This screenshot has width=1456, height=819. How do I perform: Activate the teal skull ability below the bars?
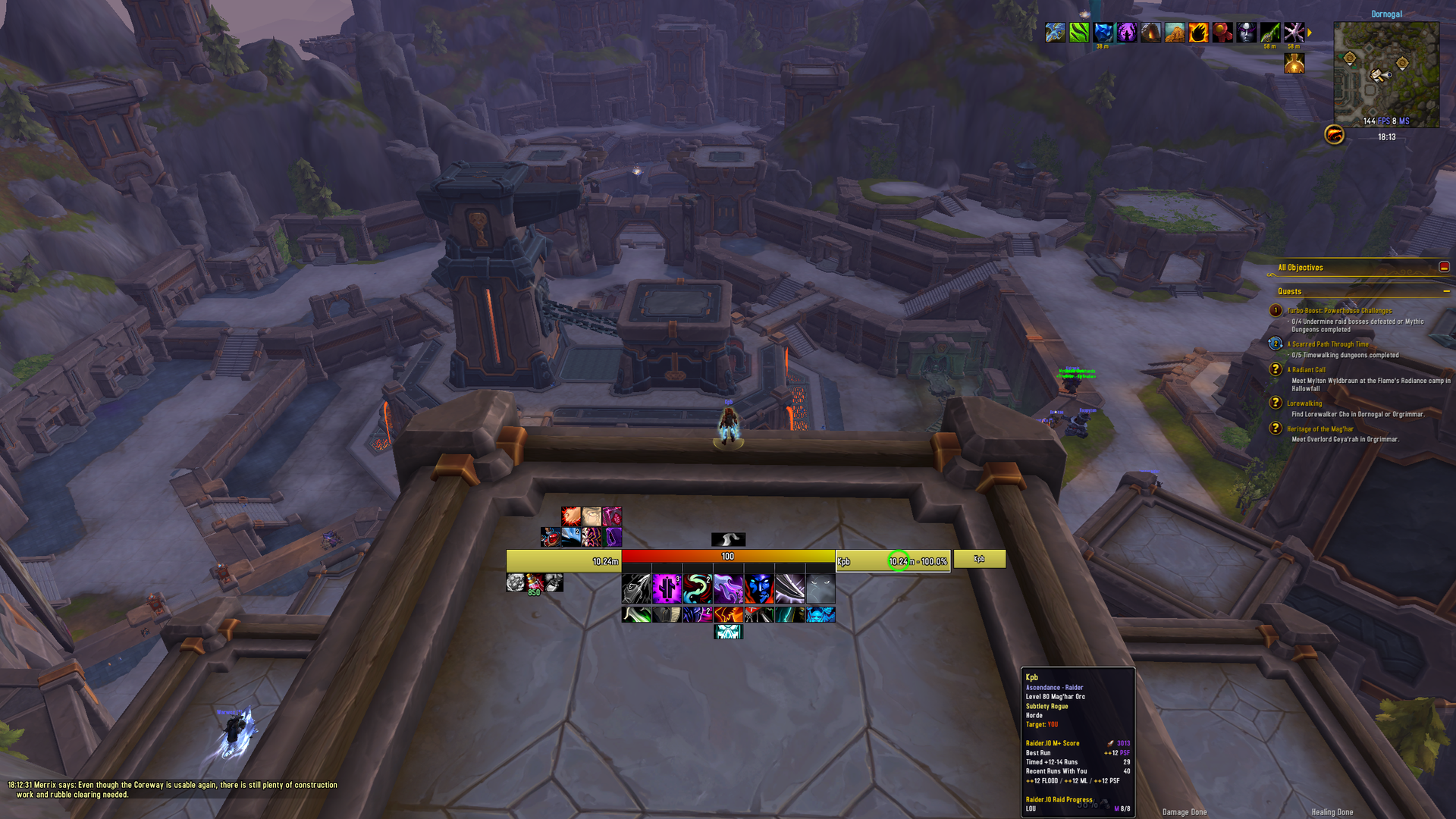728,632
